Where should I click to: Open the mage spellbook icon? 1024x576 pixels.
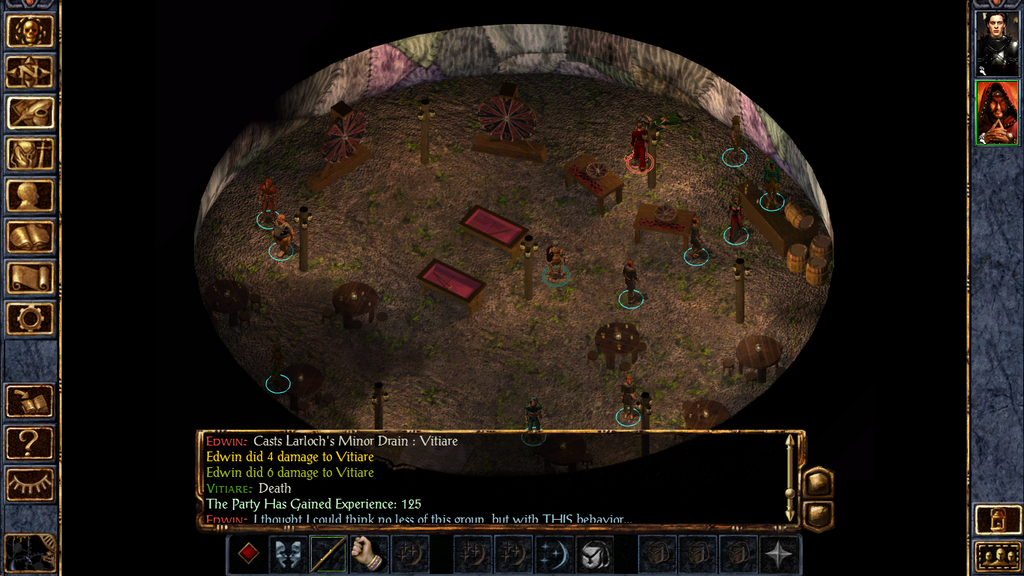30,237
